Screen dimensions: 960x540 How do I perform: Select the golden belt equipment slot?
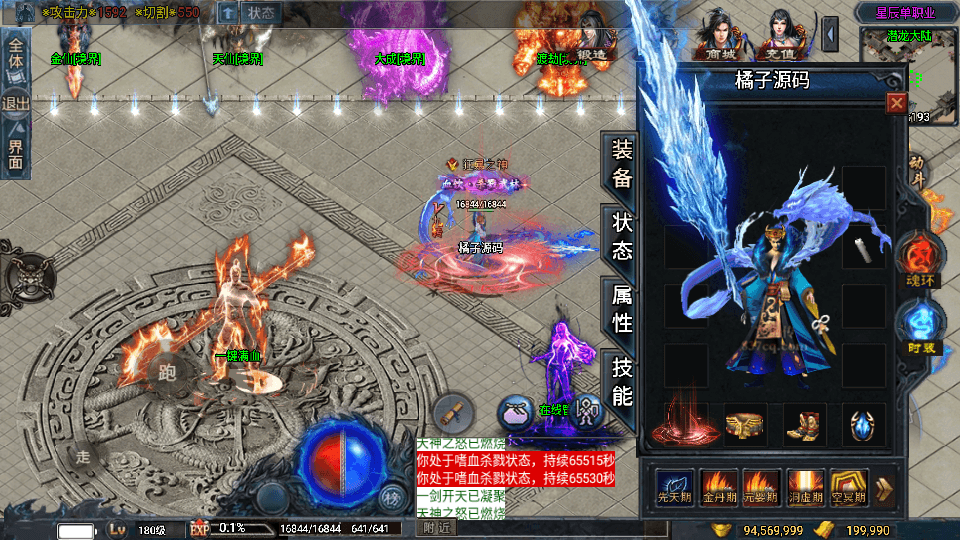click(744, 424)
